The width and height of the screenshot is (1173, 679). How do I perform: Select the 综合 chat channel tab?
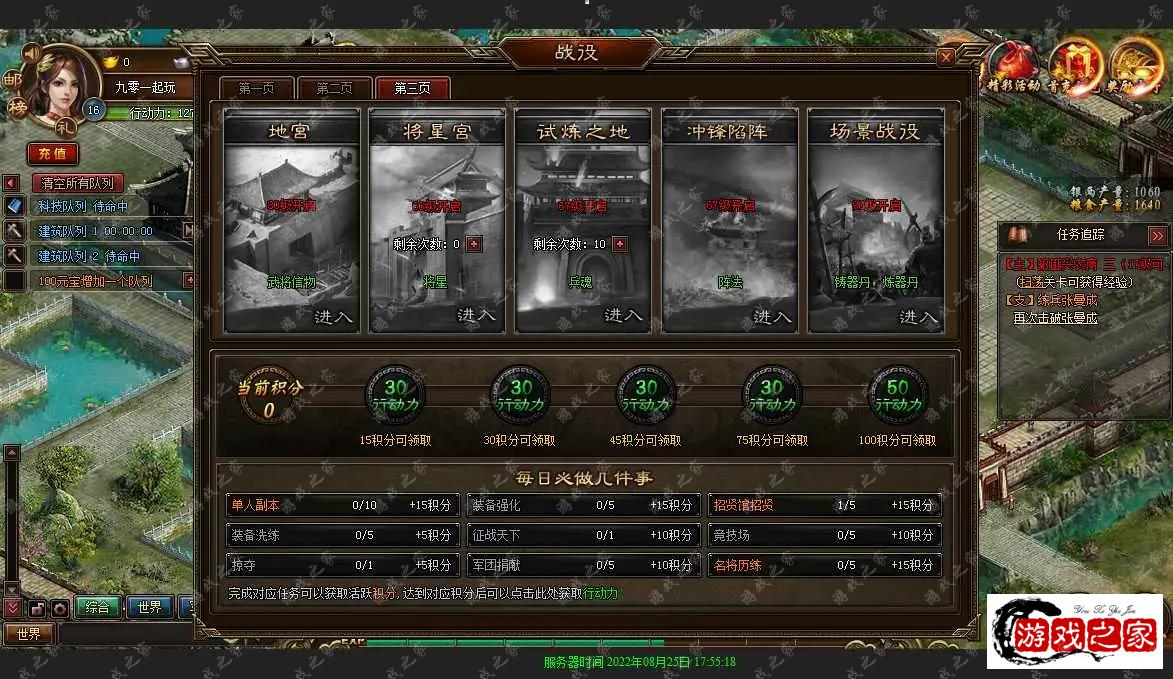(97, 607)
